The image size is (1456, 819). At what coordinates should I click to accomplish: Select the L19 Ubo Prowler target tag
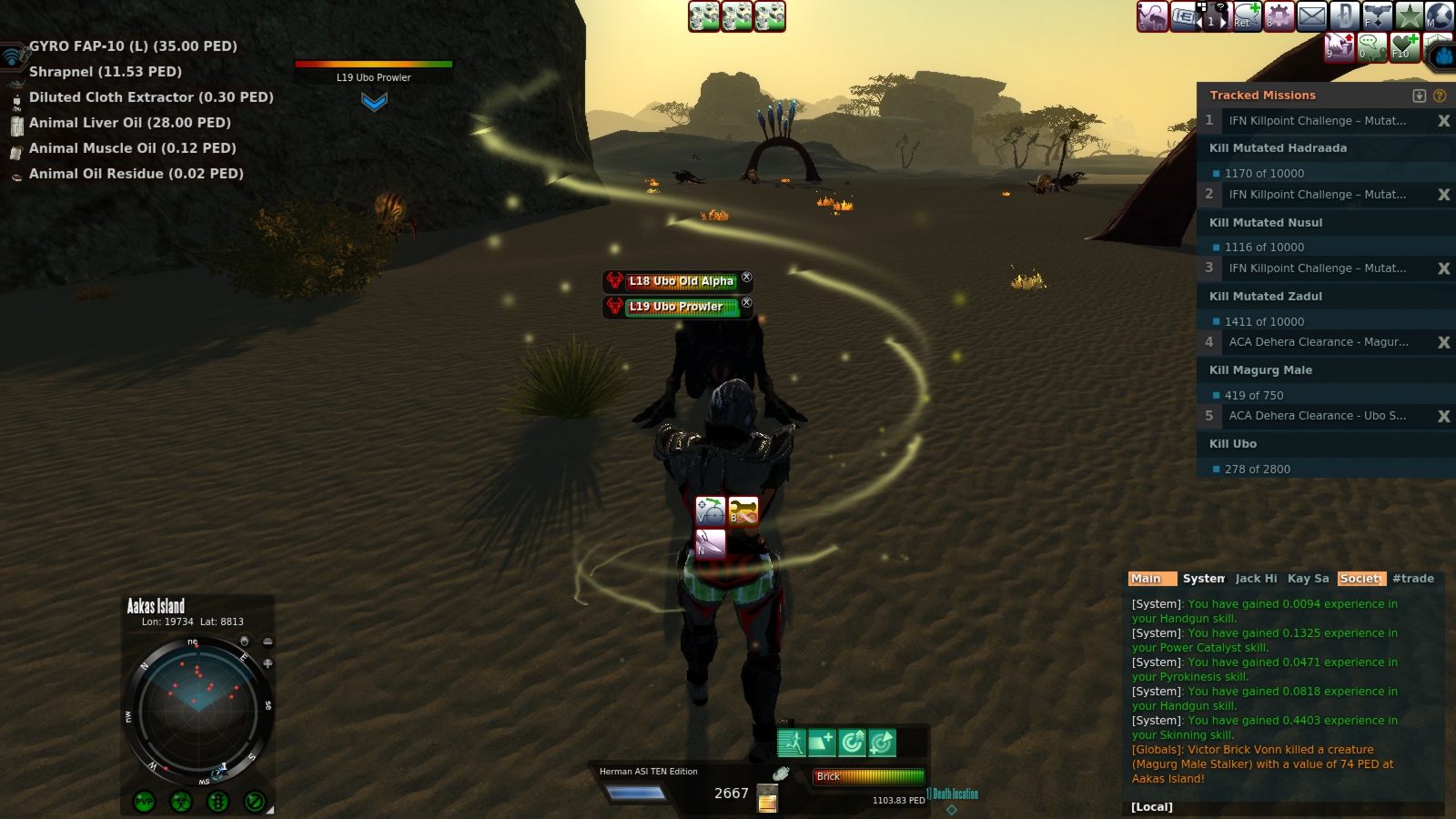677,307
